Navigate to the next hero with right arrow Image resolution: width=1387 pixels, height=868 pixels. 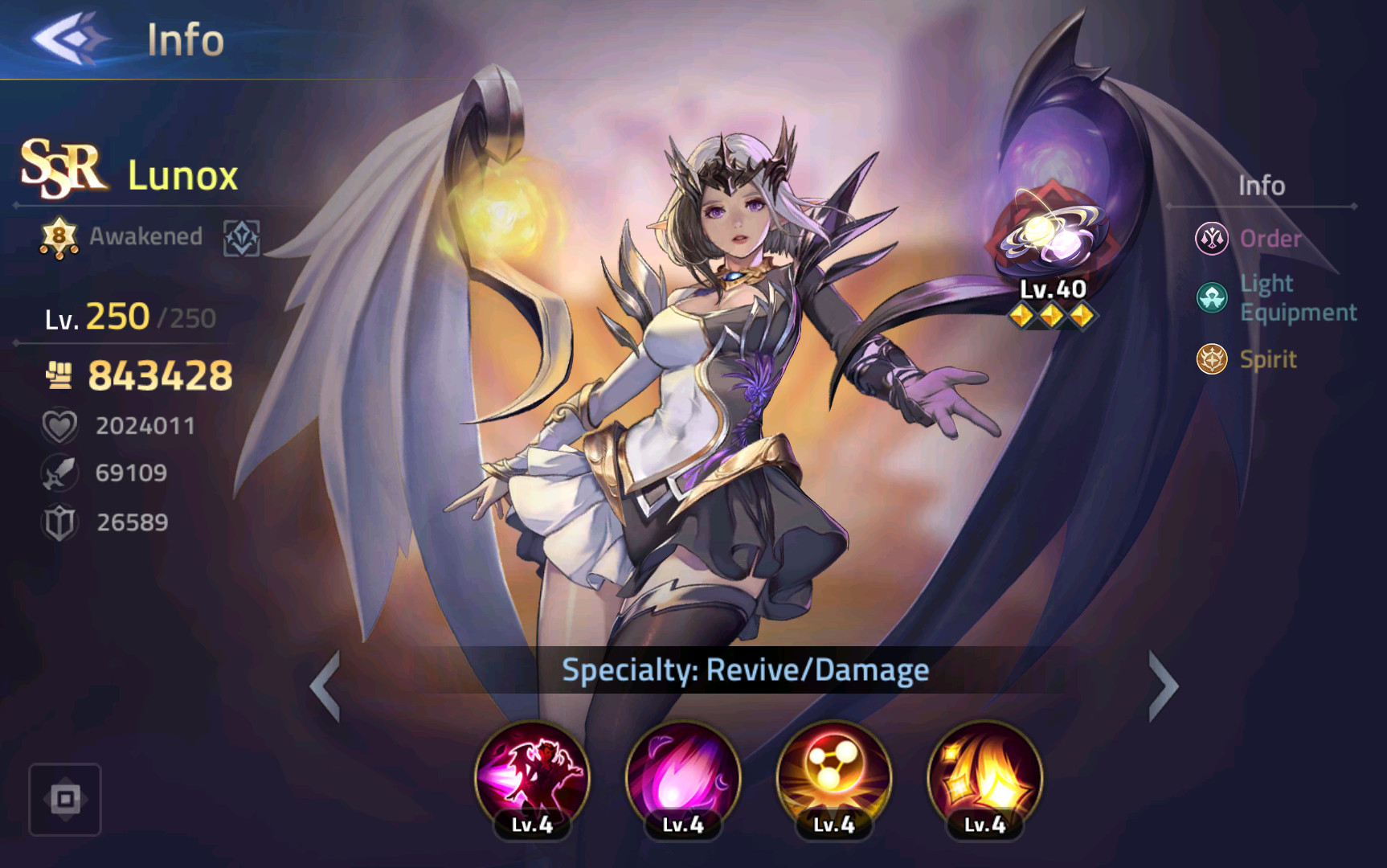click(1162, 687)
